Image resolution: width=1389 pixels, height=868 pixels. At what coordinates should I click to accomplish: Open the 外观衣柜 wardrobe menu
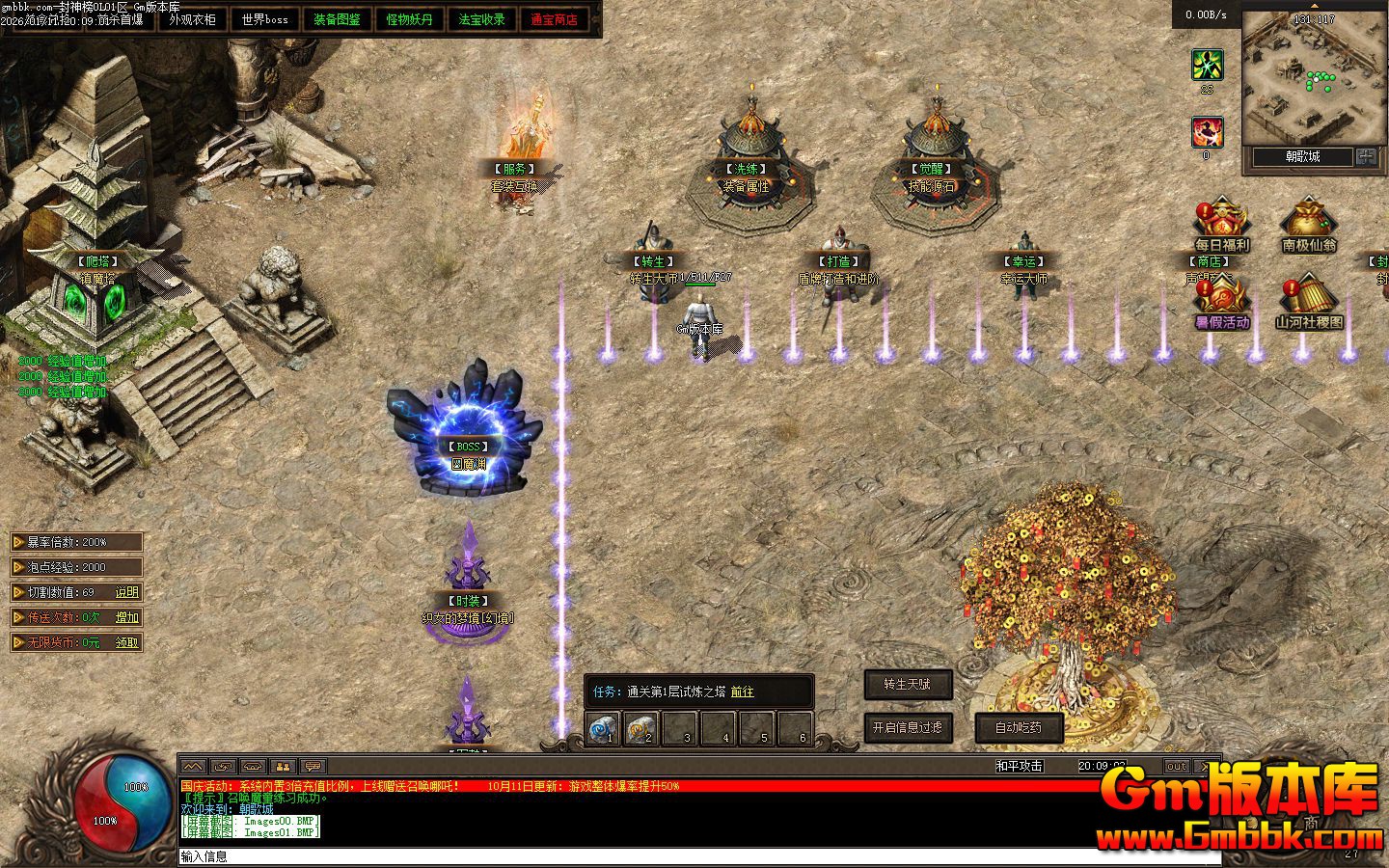[192, 19]
